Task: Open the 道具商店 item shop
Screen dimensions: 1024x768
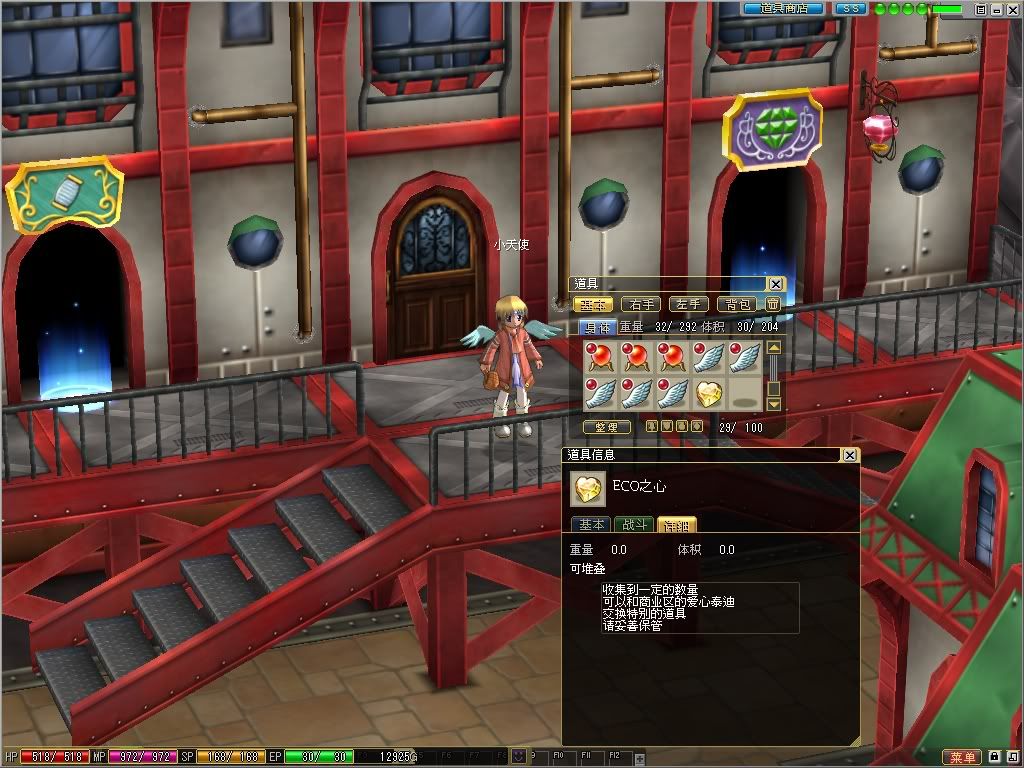Action: 783,8
